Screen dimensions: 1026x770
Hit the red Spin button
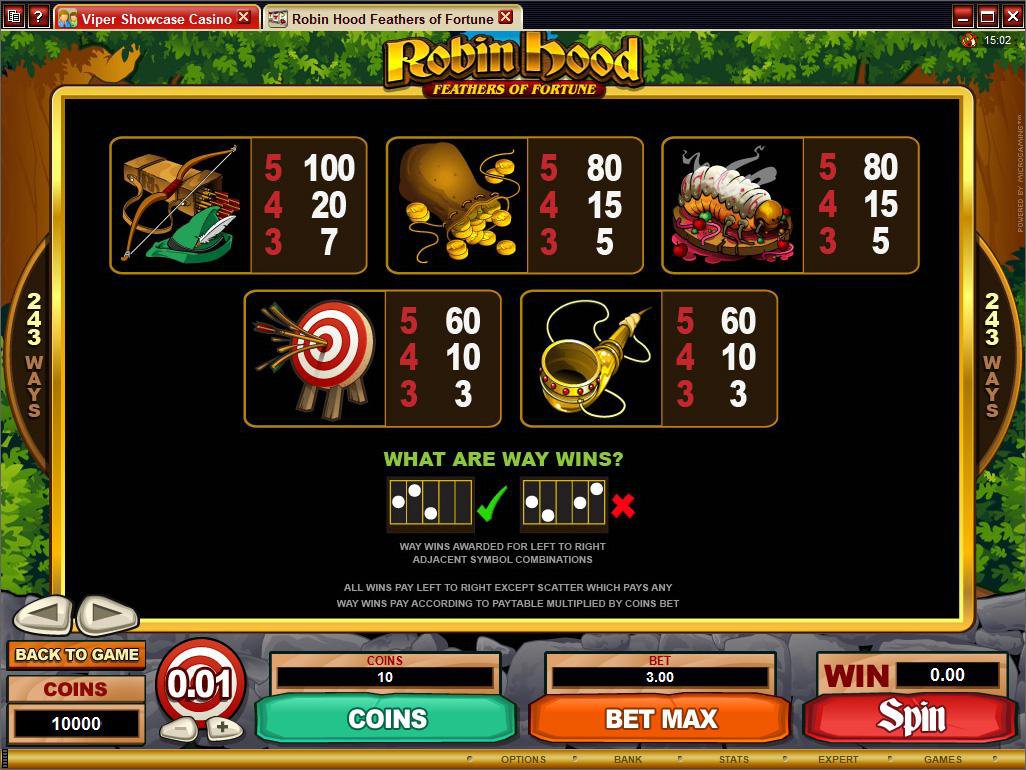[910, 717]
